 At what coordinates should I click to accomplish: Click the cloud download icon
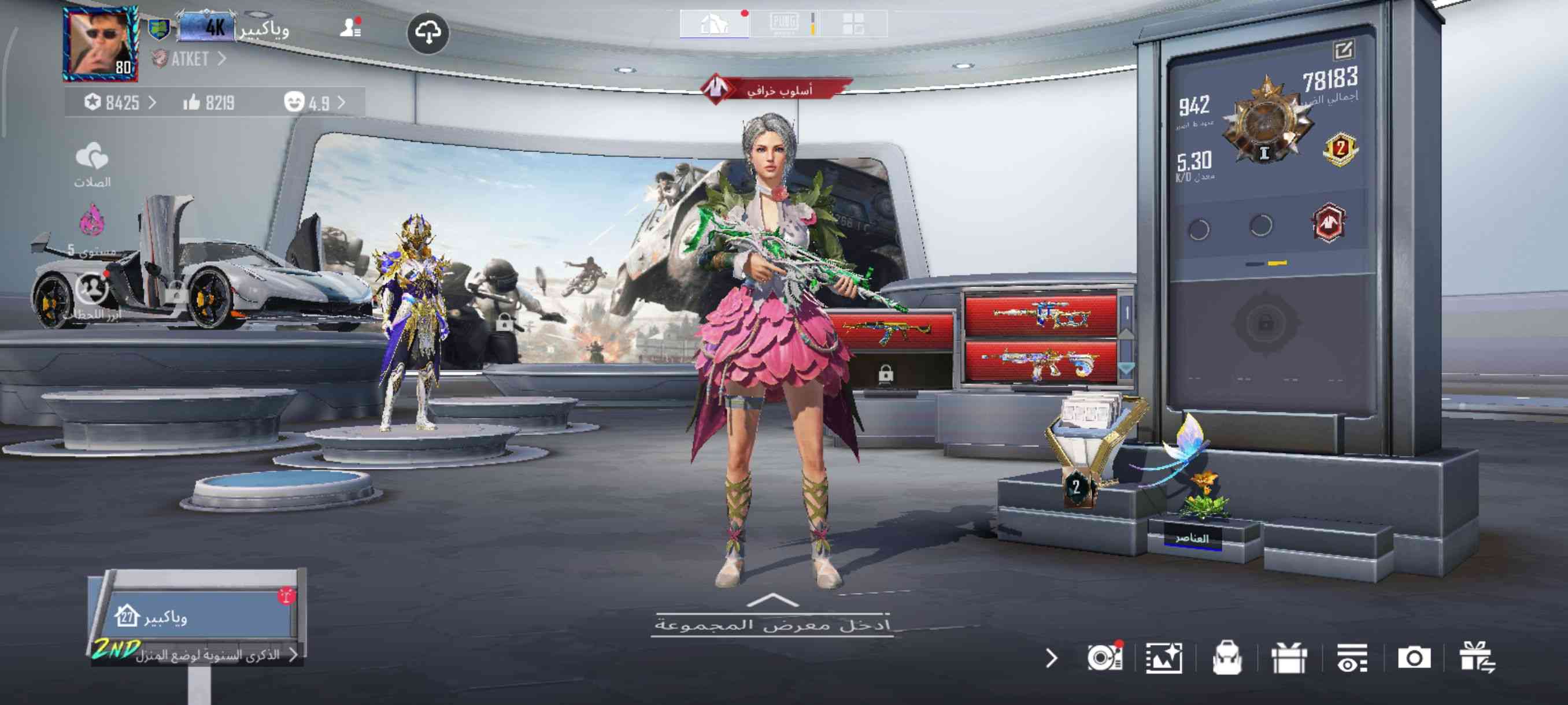click(x=428, y=33)
